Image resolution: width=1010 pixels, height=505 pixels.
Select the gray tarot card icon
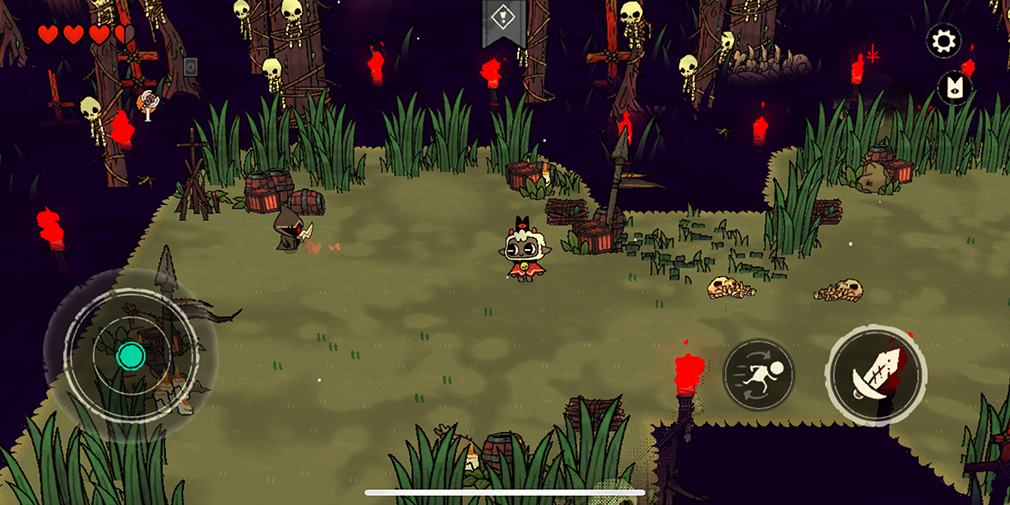click(x=190, y=67)
